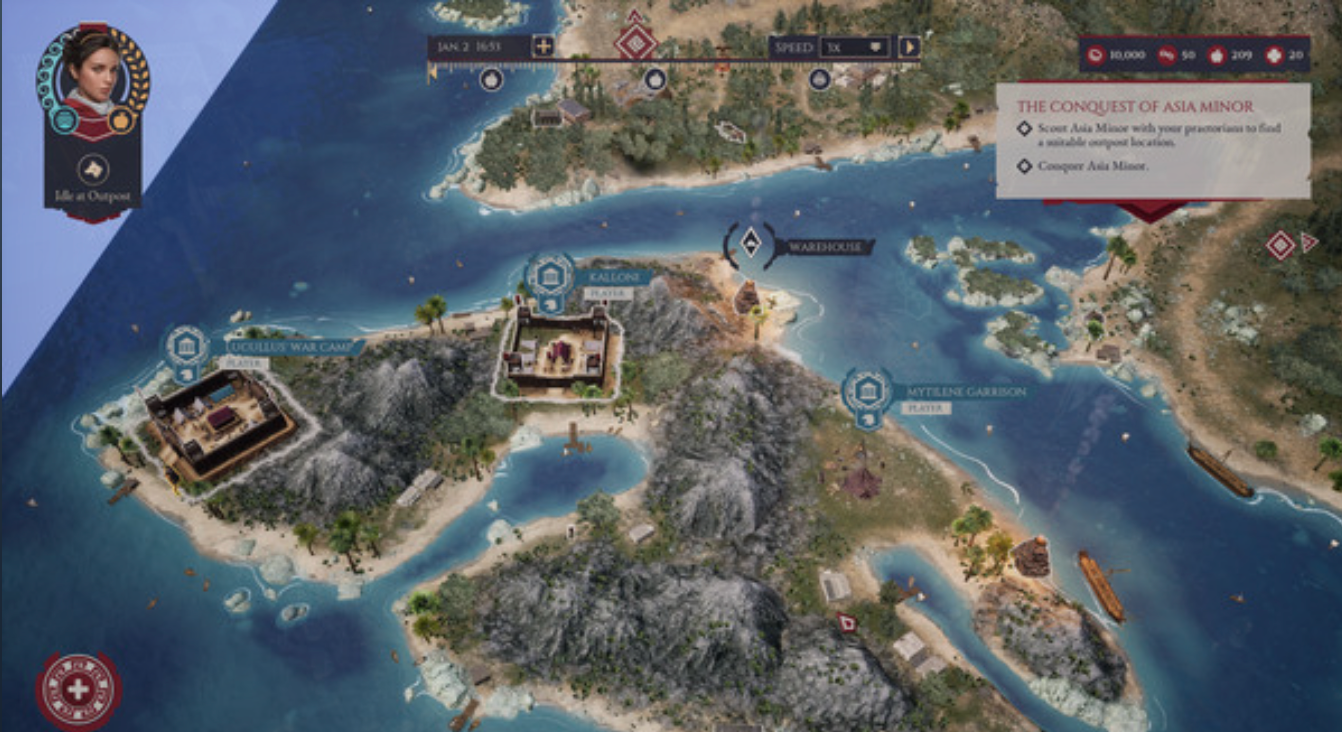The height and width of the screenshot is (732, 1342).
Task: Click the play arrow button next to speed
Action: click(909, 47)
